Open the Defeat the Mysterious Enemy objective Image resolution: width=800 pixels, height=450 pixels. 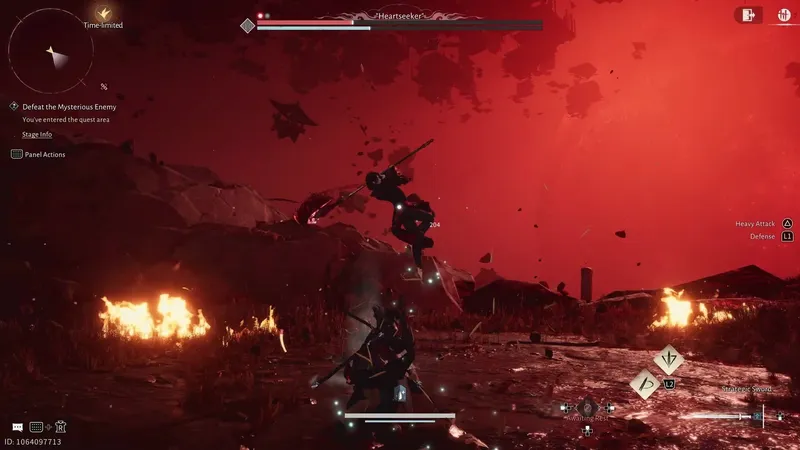point(68,106)
